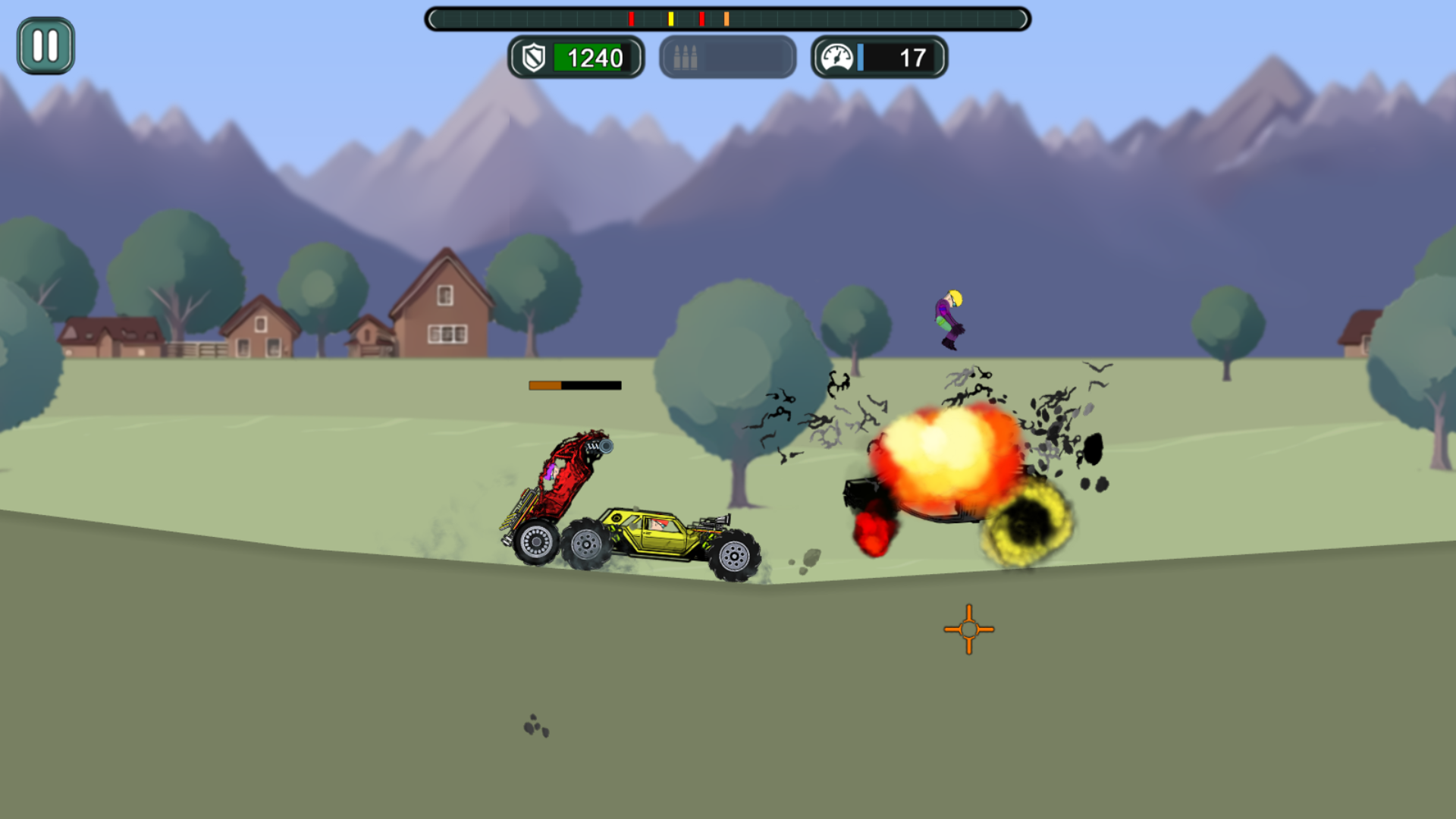Click the orange crosshair aiming reticle
The height and width of the screenshot is (819, 1456).
pos(968,629)
